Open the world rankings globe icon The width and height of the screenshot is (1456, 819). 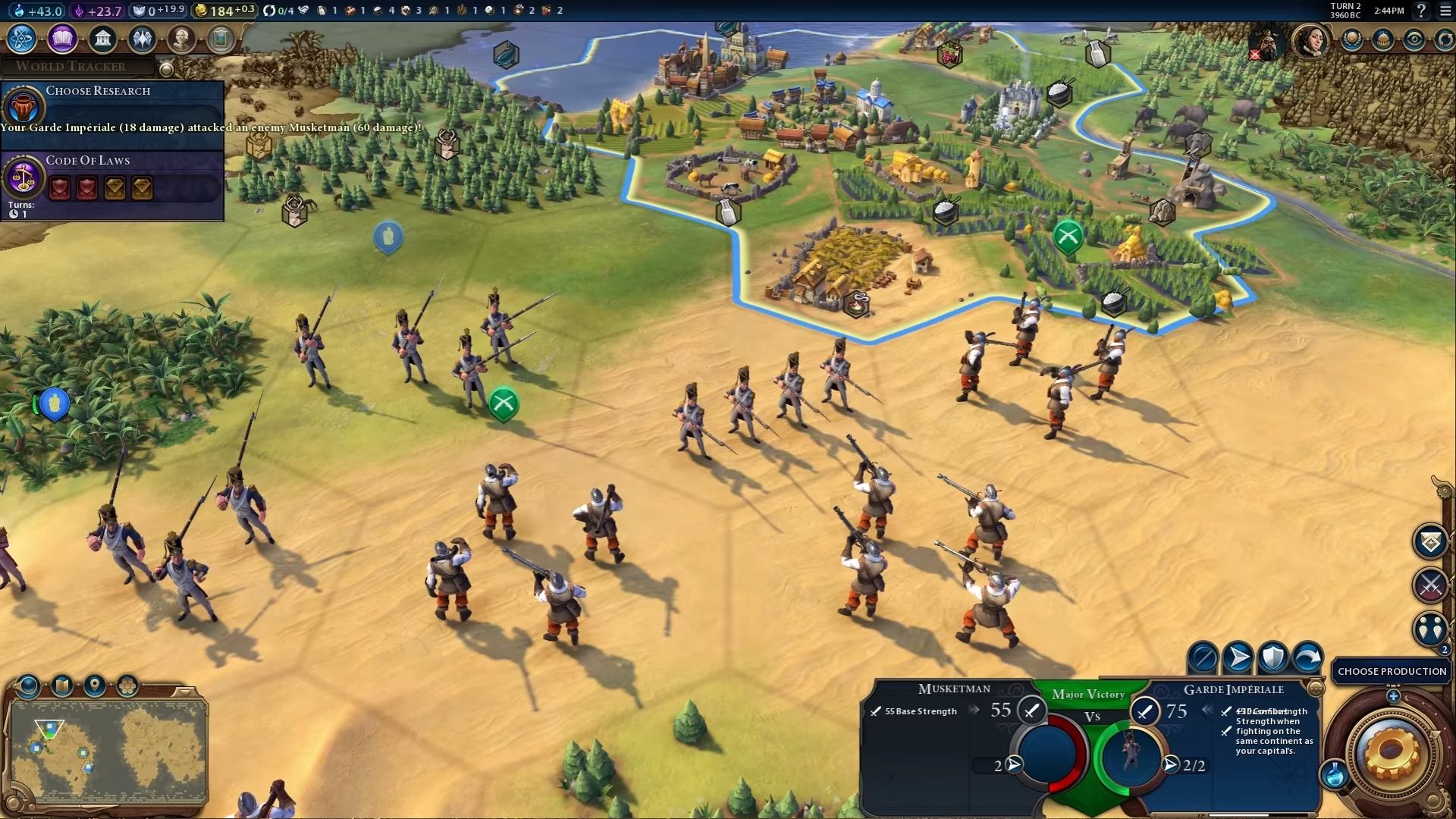pyautogui.click(x=1352, y=39)
